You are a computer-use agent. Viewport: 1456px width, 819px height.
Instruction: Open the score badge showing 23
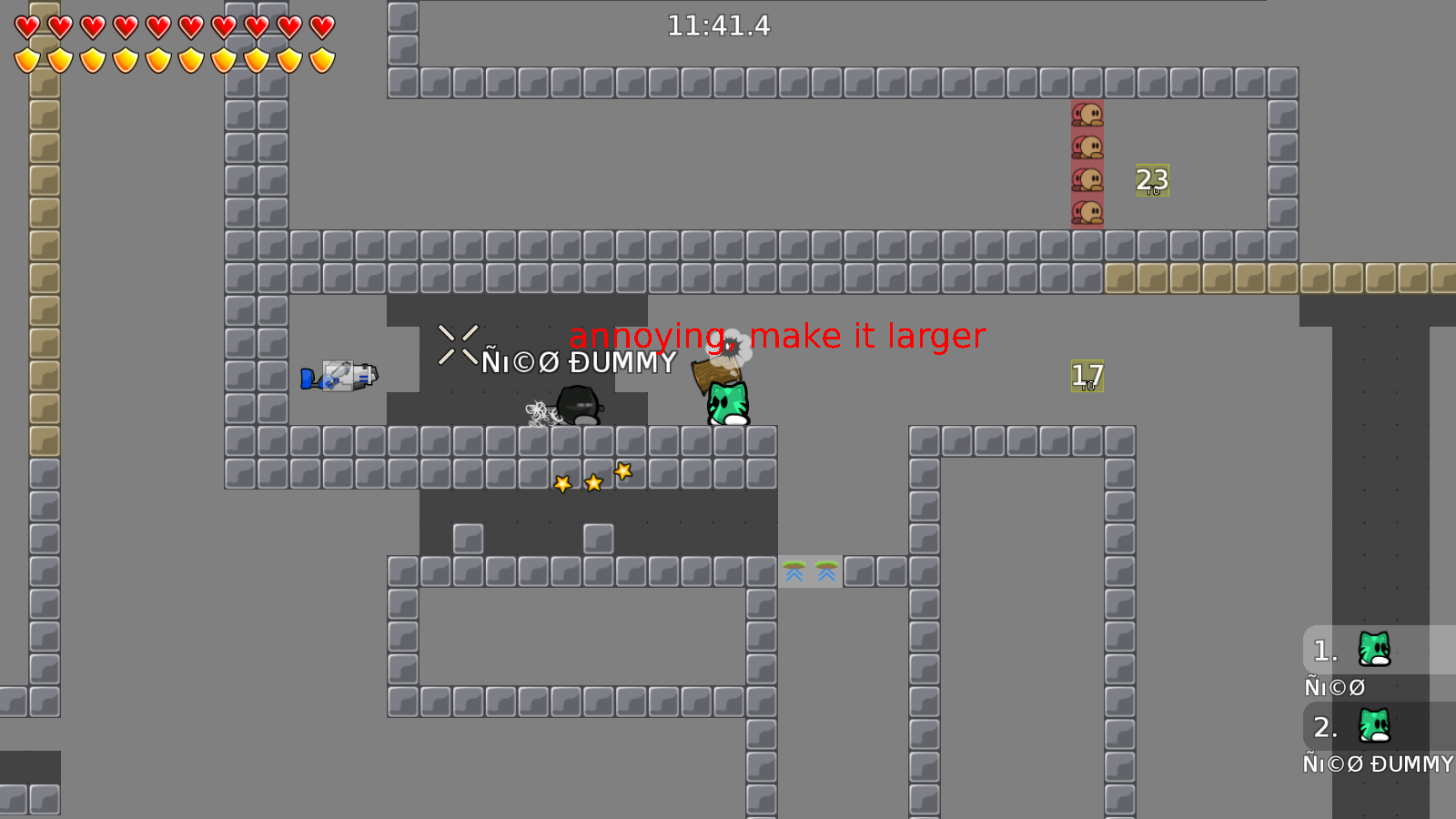tap(1151, 181)
